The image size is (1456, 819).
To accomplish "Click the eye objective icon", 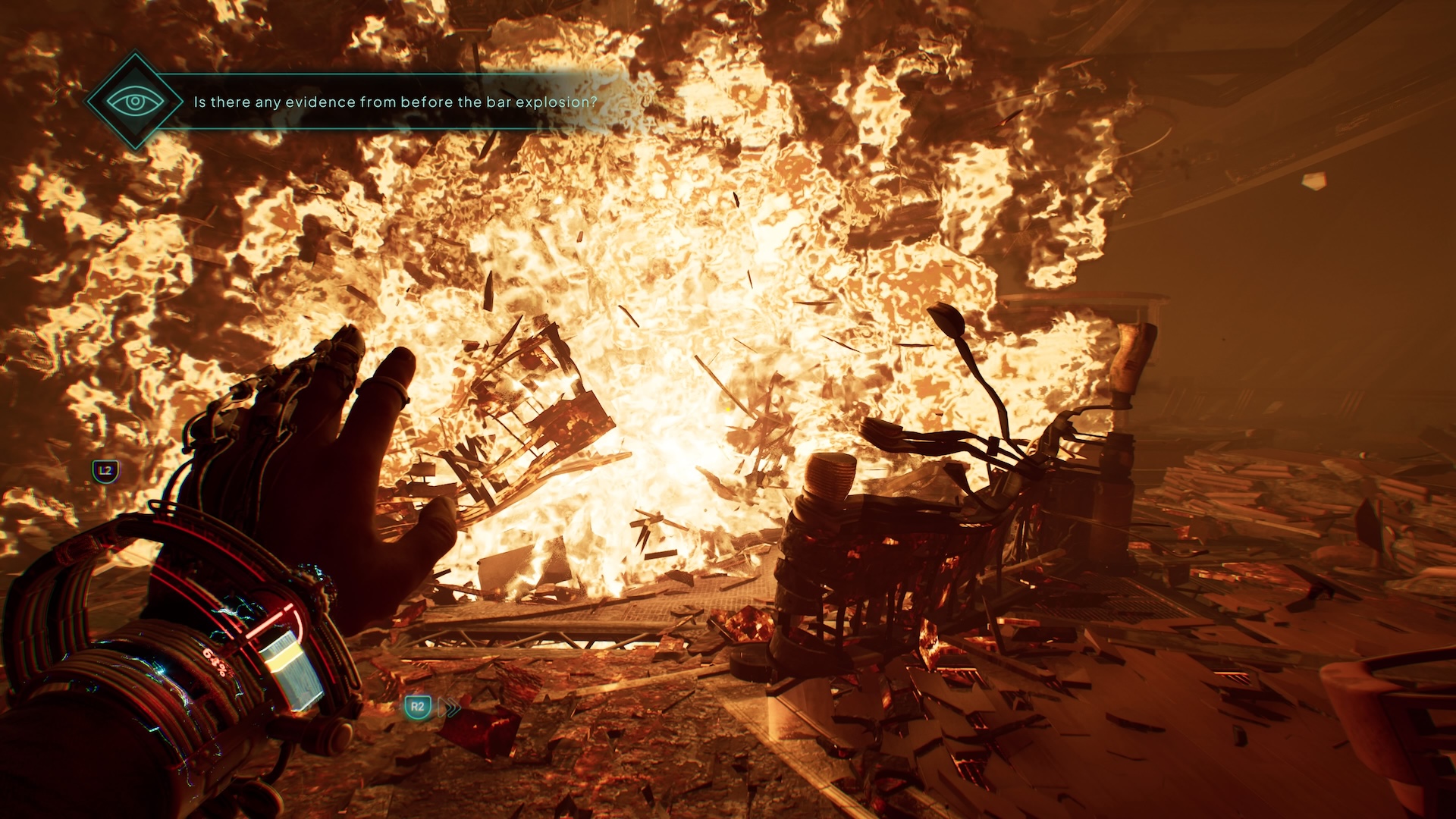I will click(x=135, y=101).
